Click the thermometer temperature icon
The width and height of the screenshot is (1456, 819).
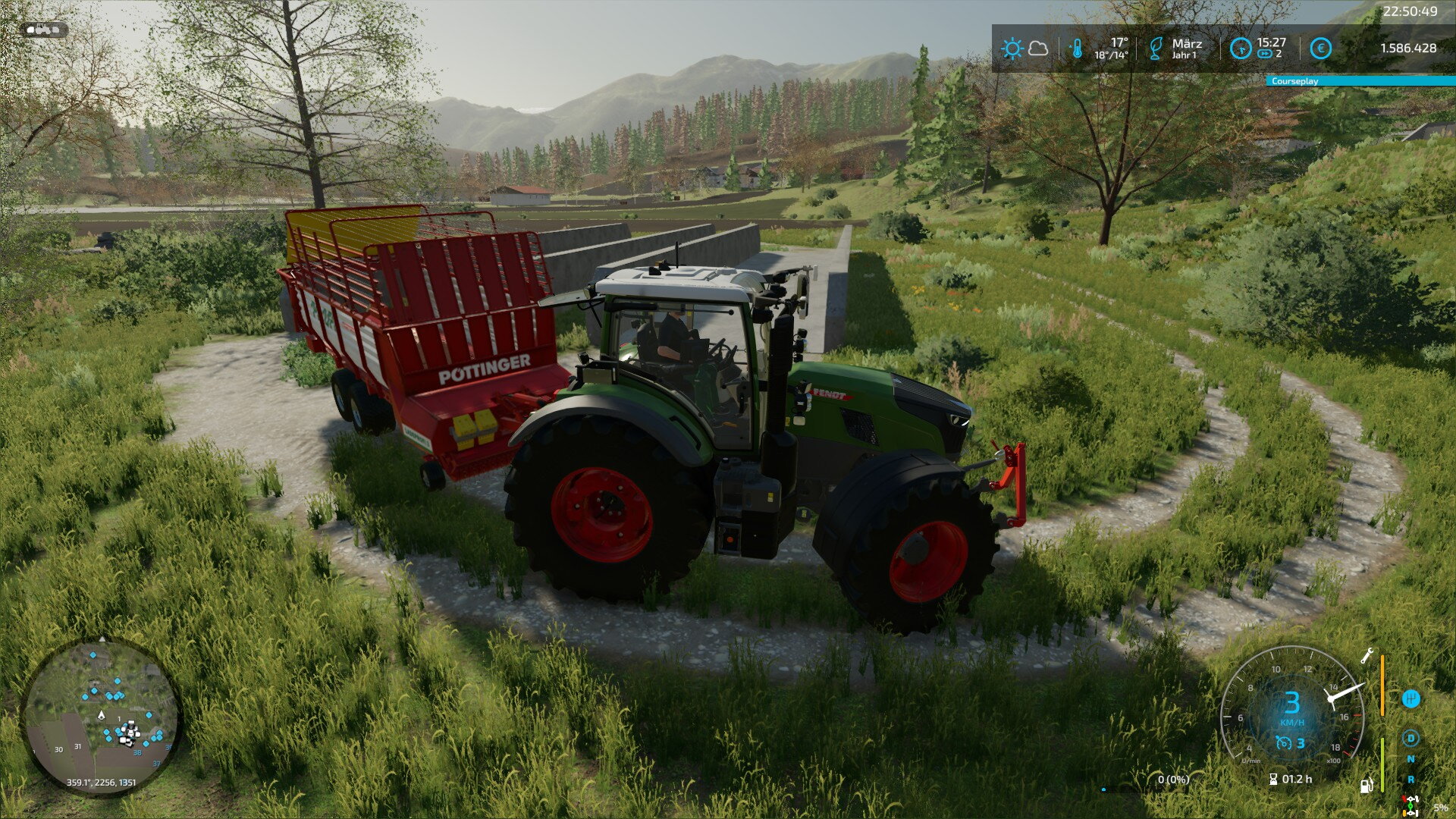click(x=1076, y=49)
